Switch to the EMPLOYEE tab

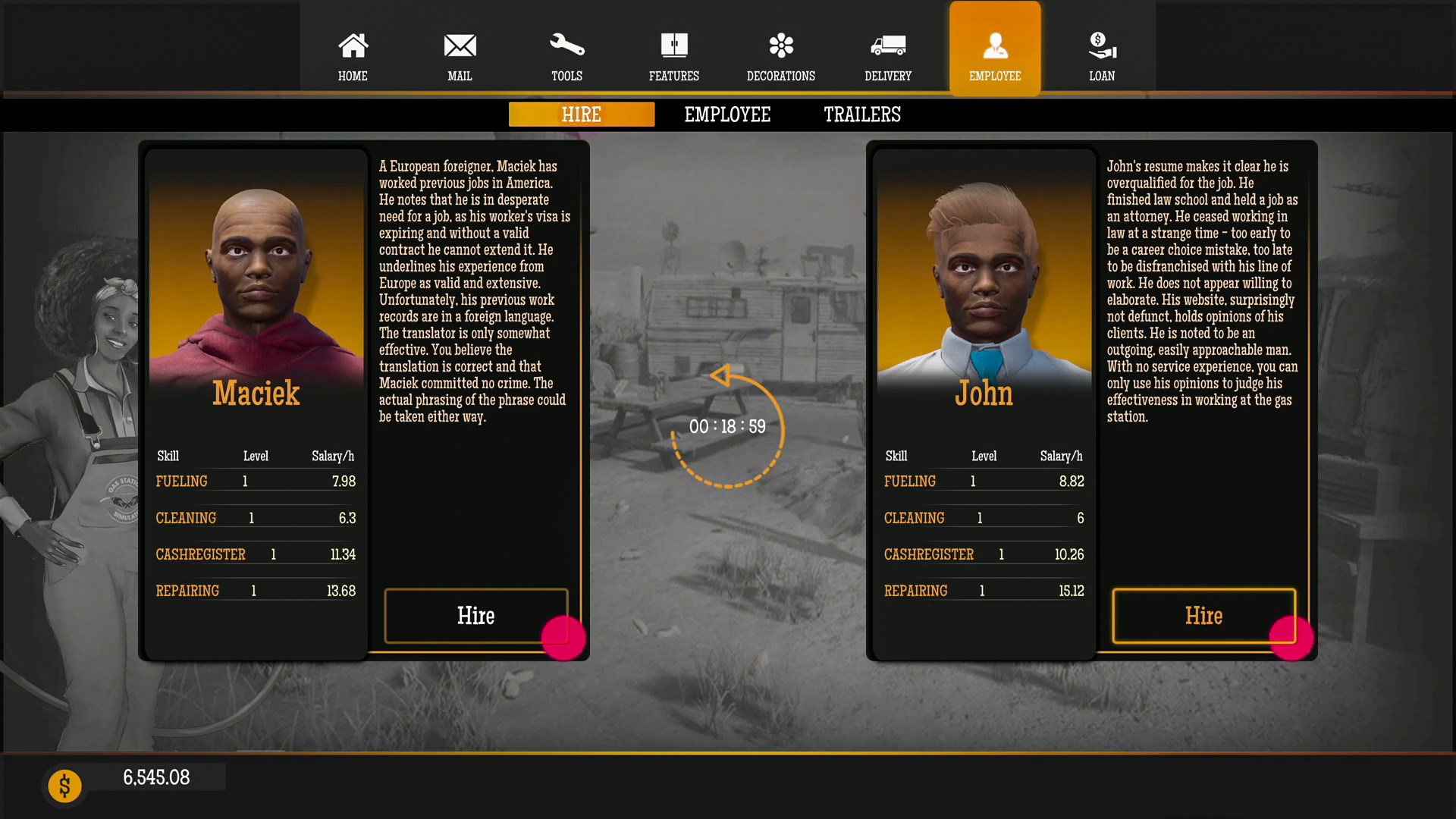click(727, 115)
